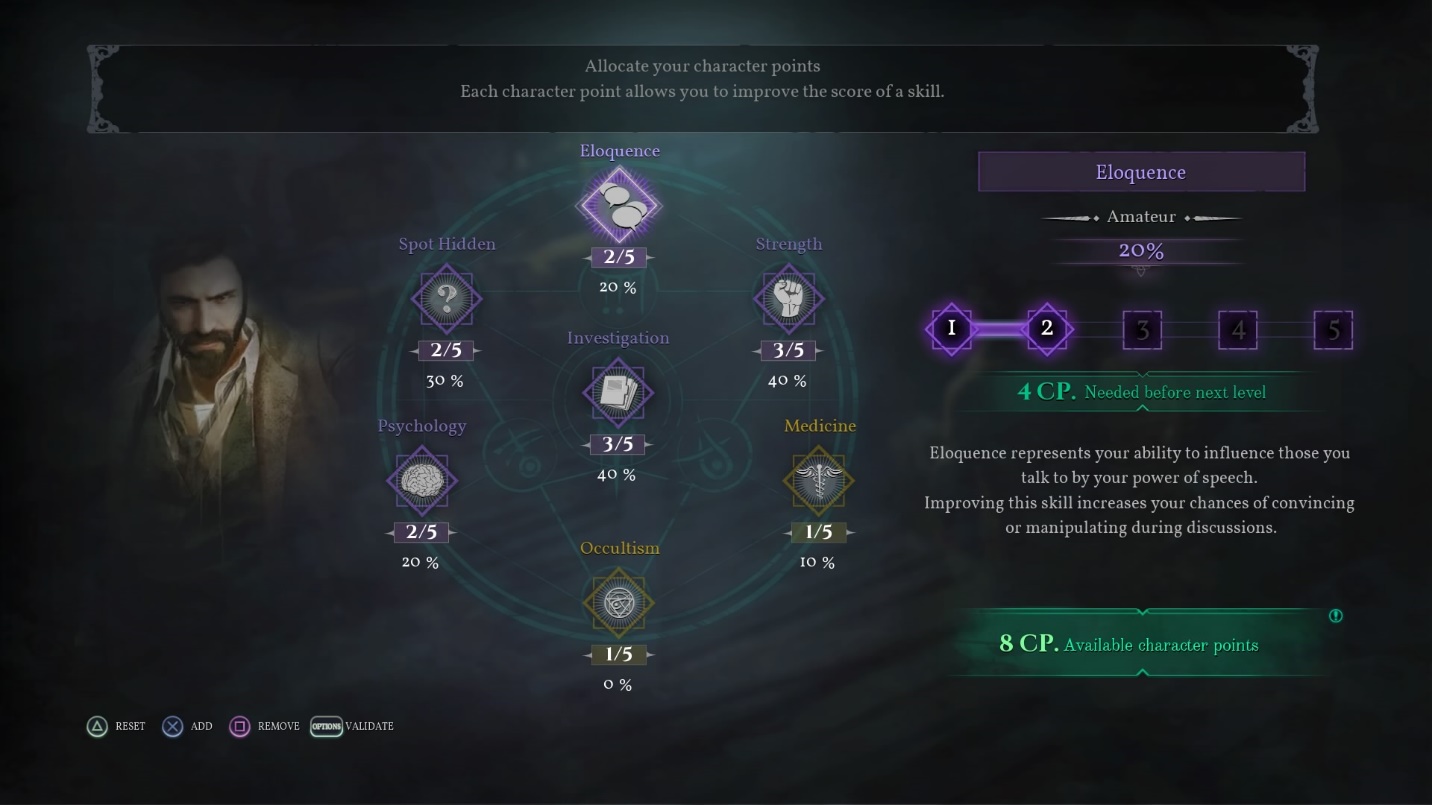Pick the Investigation documents skill icon
Viewport: 1432px width, 805px height.
tap(618, 392)
